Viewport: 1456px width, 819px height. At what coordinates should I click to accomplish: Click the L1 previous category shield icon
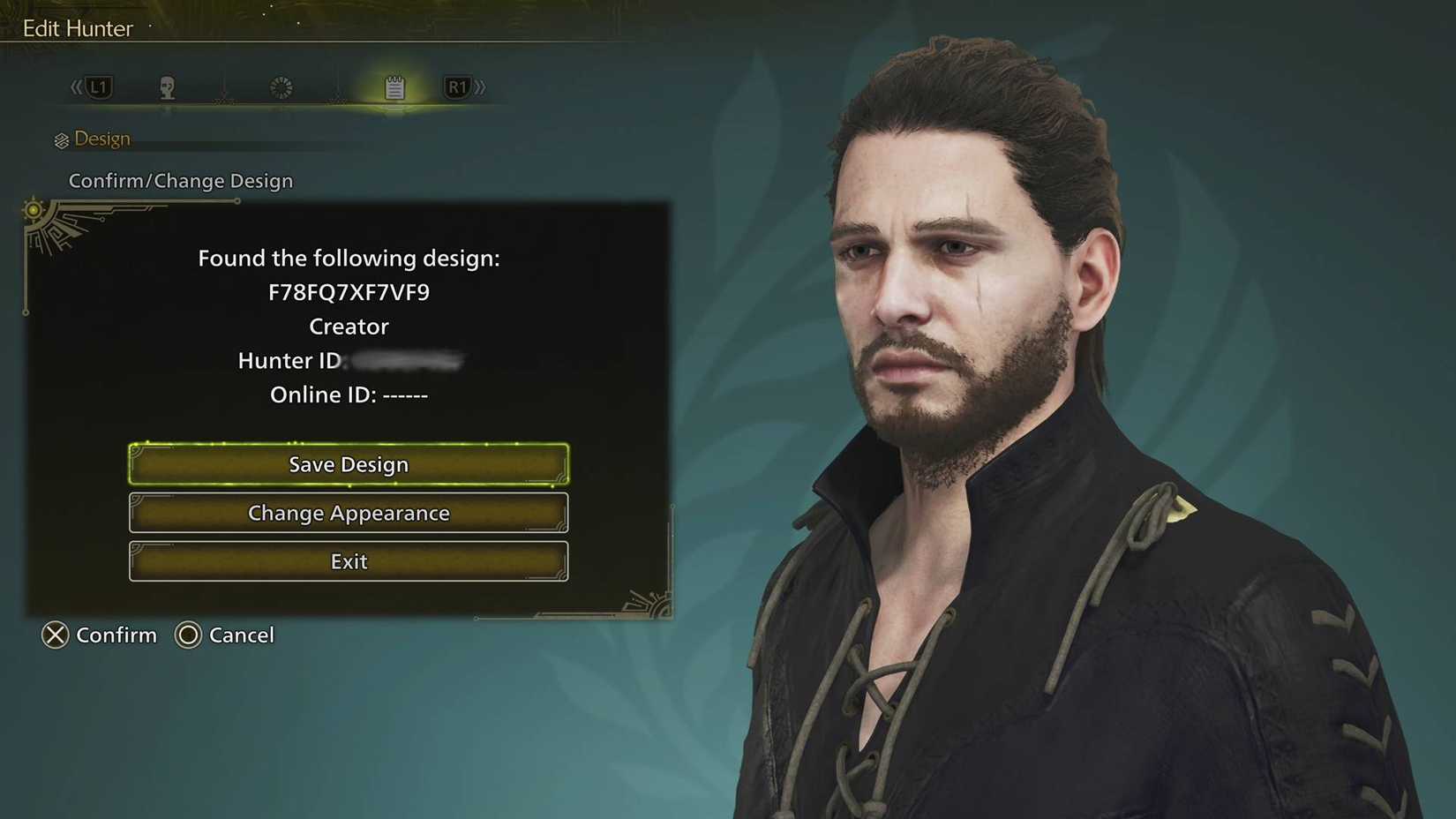coord(99,86)
